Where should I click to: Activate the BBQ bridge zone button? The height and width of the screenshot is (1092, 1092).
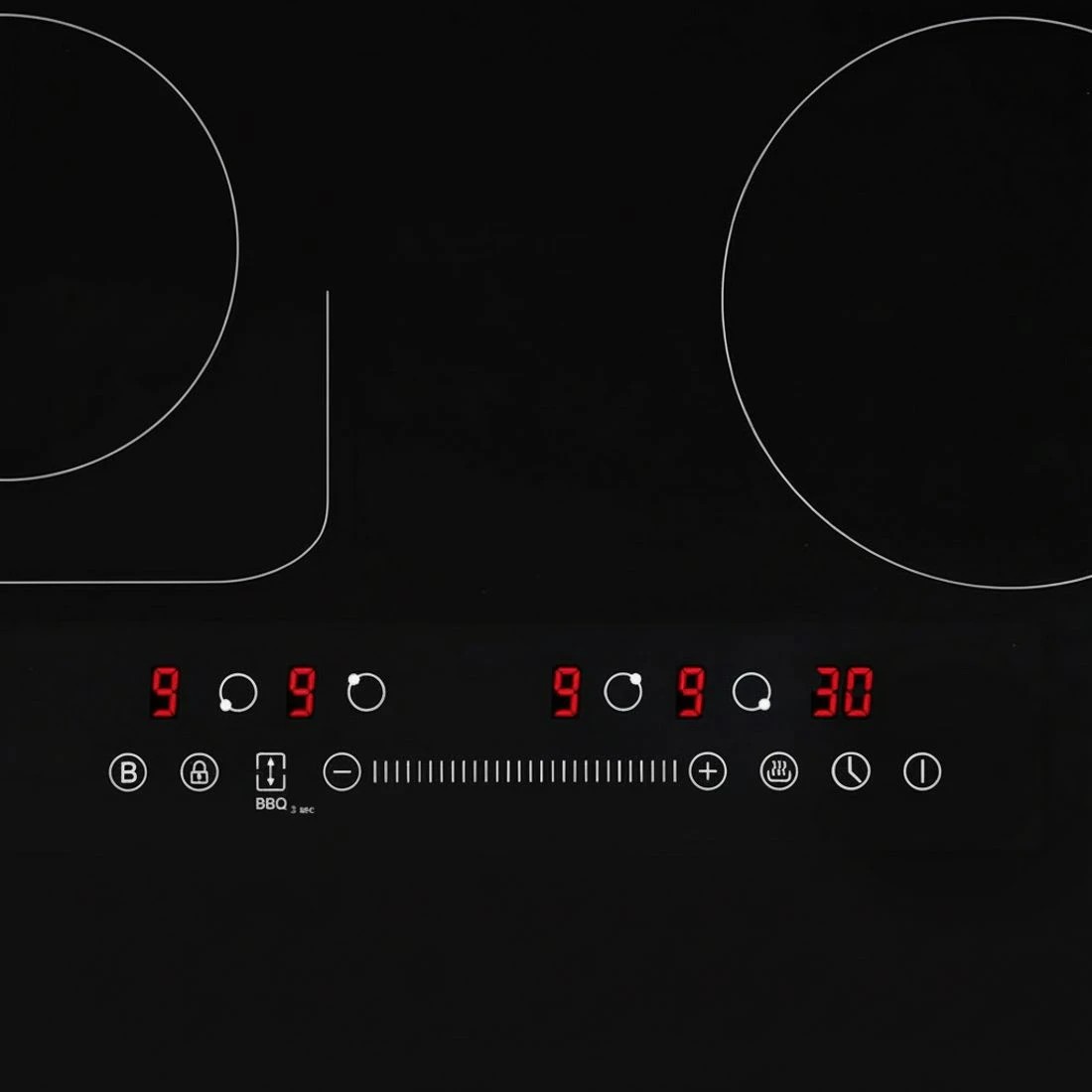point(271,771)
